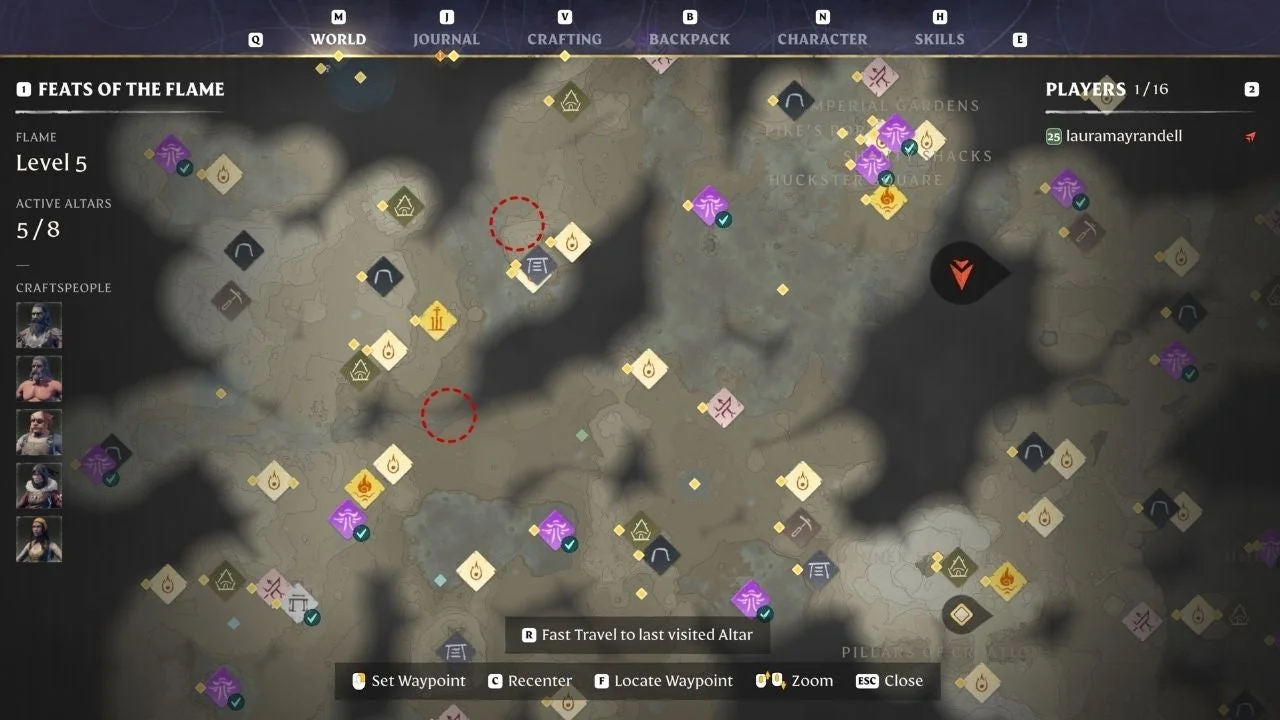
Task: Open the top craftsperson portrait in the sidebar
Action: pos(38,325)
